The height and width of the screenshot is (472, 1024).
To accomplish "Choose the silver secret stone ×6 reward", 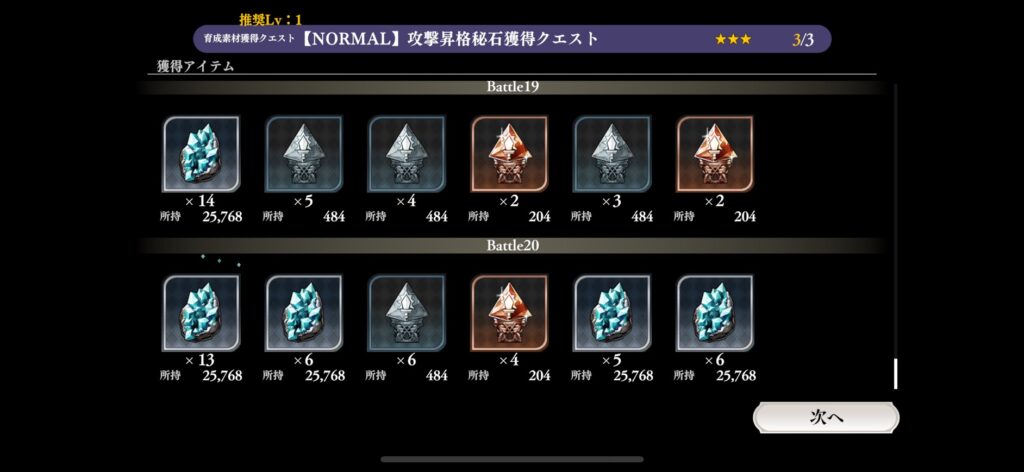I will (407, 312).
